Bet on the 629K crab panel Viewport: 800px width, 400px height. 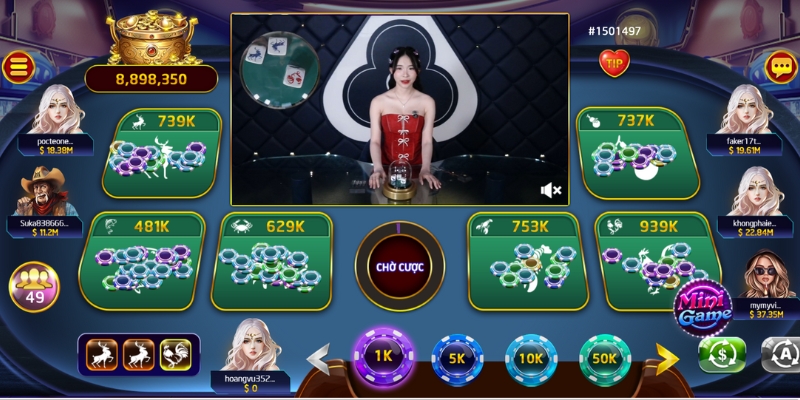point(272,262)
